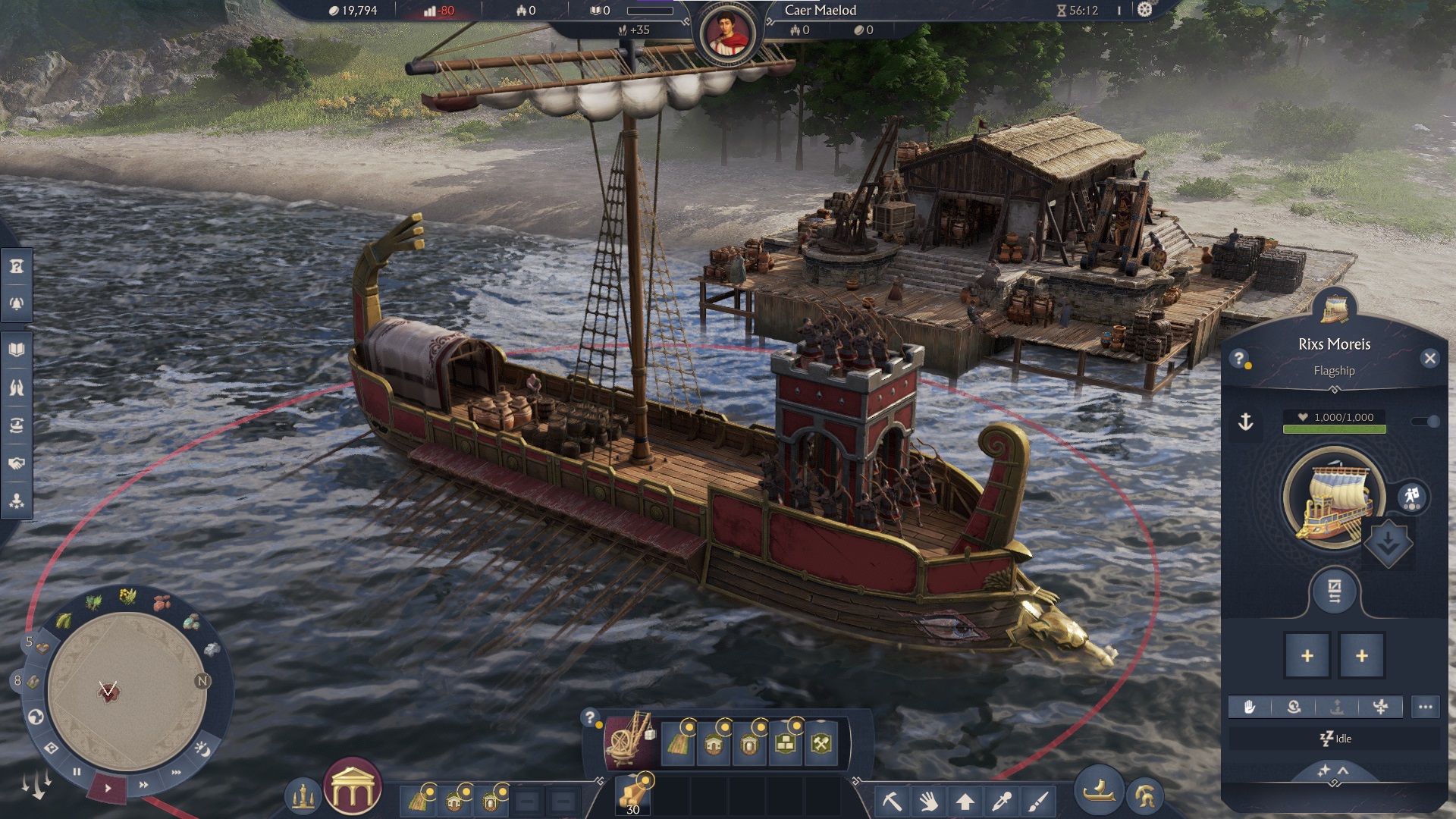Screen dimensions: 1456x819
Task: Open the settings gear menu
Action: (x=1145, y=10)
